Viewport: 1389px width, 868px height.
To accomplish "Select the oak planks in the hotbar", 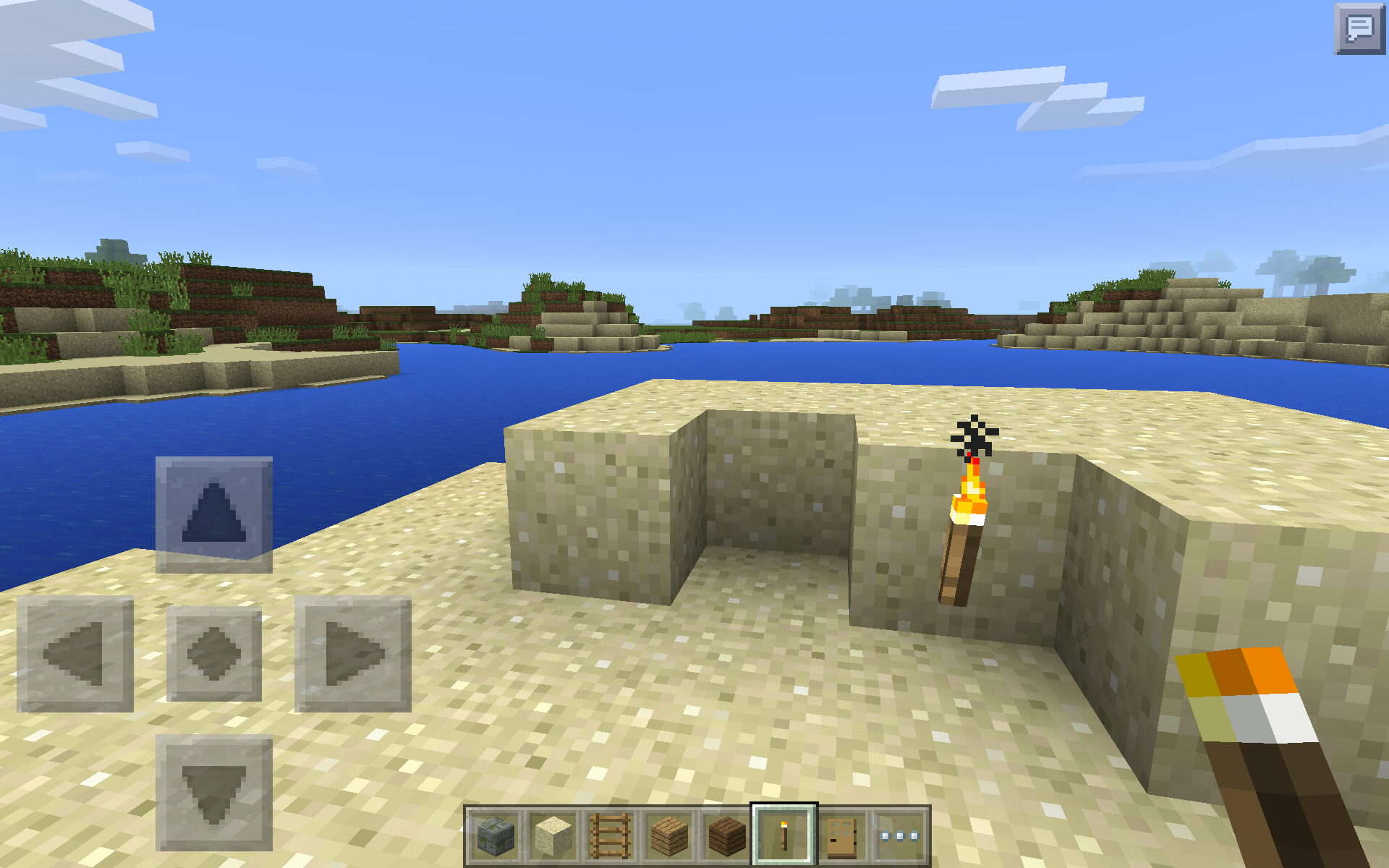I will coord(668,835).
